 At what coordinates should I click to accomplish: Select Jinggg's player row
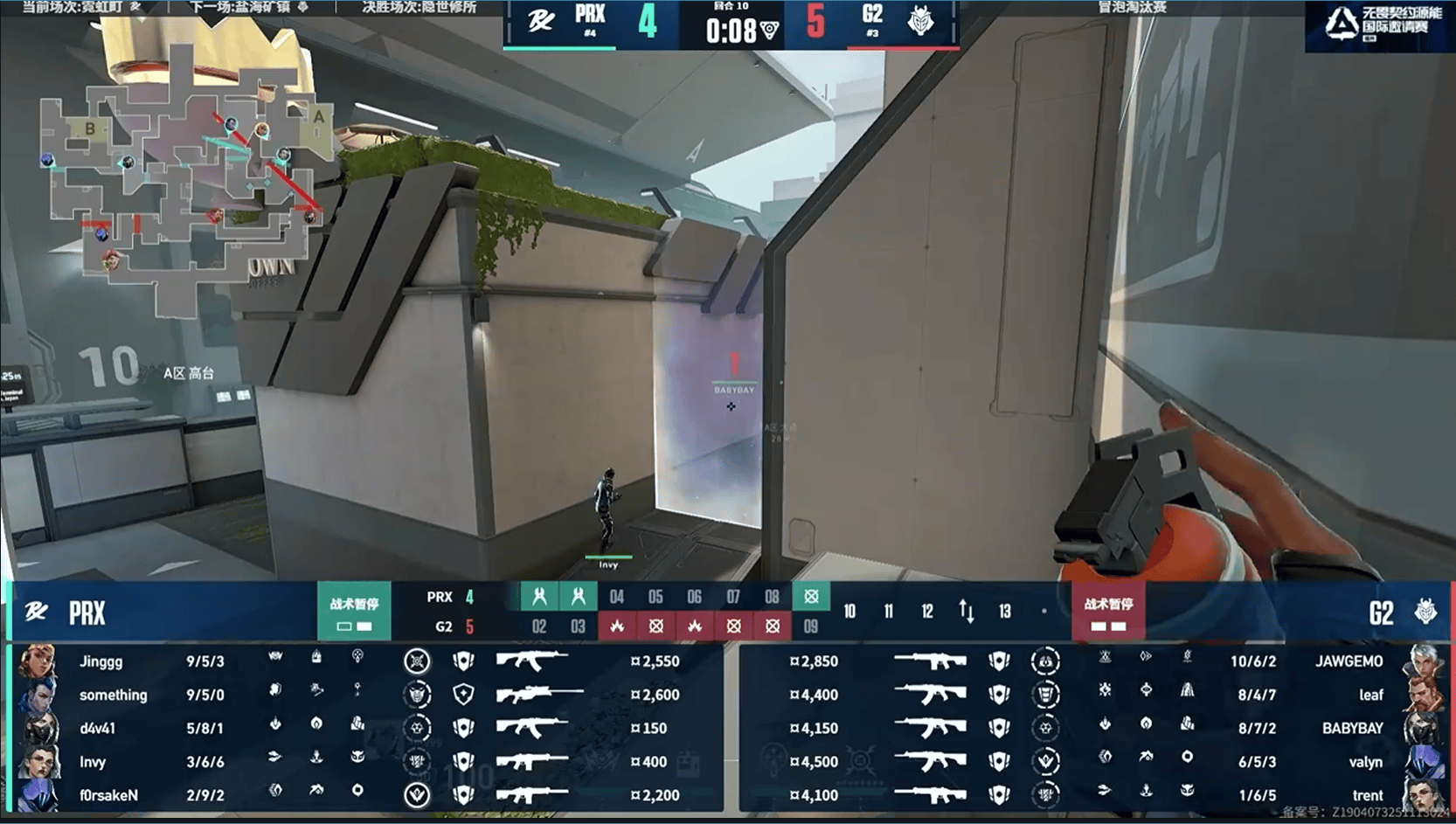pyautogui.click(x=367, y=661)
